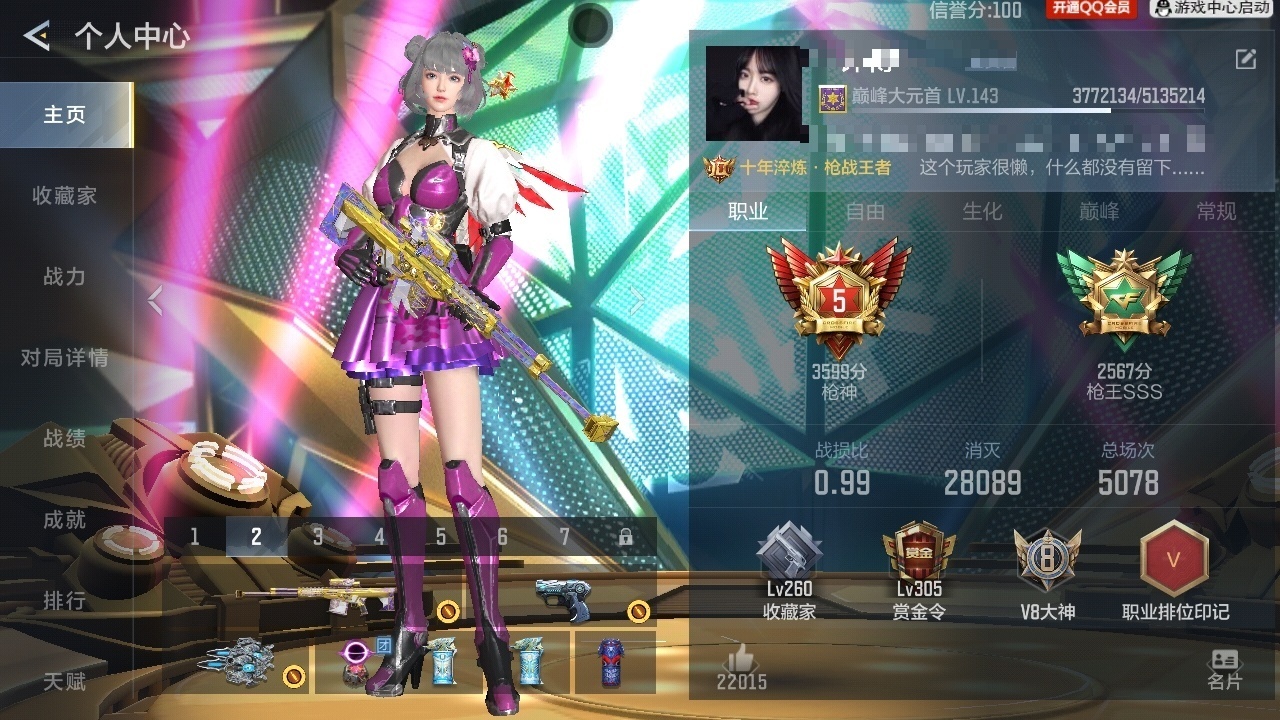Tap the thumbs-up like icon
This screenshot has height=720, width=1280.
click(741, 658)
